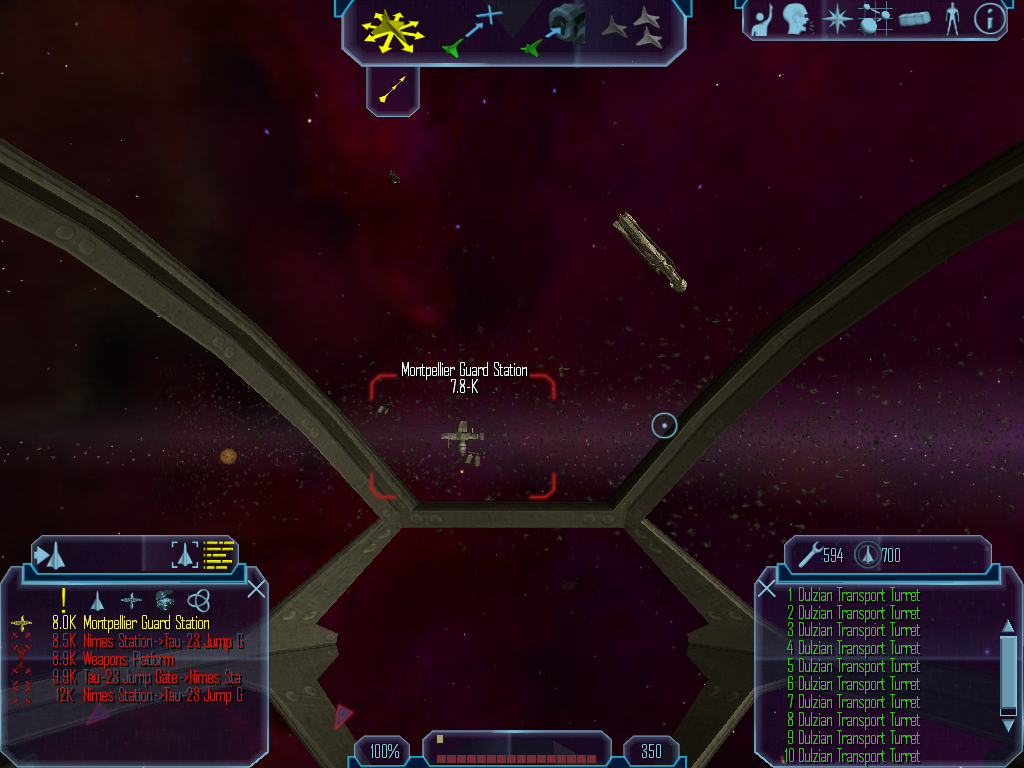Viewport: 1024px width, 768px height.
Task: Select the 9.9K Tau-23 Jump Gate contact
Action: [x=148, y=678]
